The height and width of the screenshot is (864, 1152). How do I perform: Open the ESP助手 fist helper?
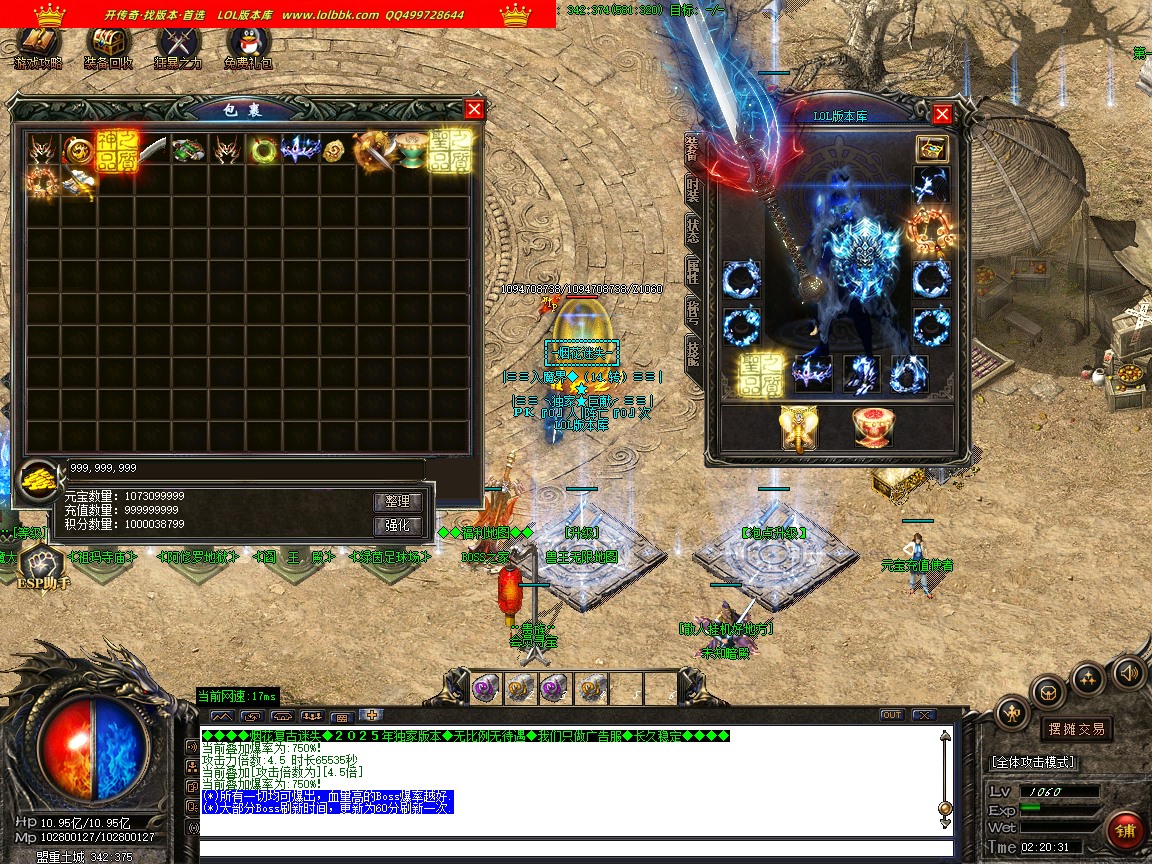[x=40, y=566]
